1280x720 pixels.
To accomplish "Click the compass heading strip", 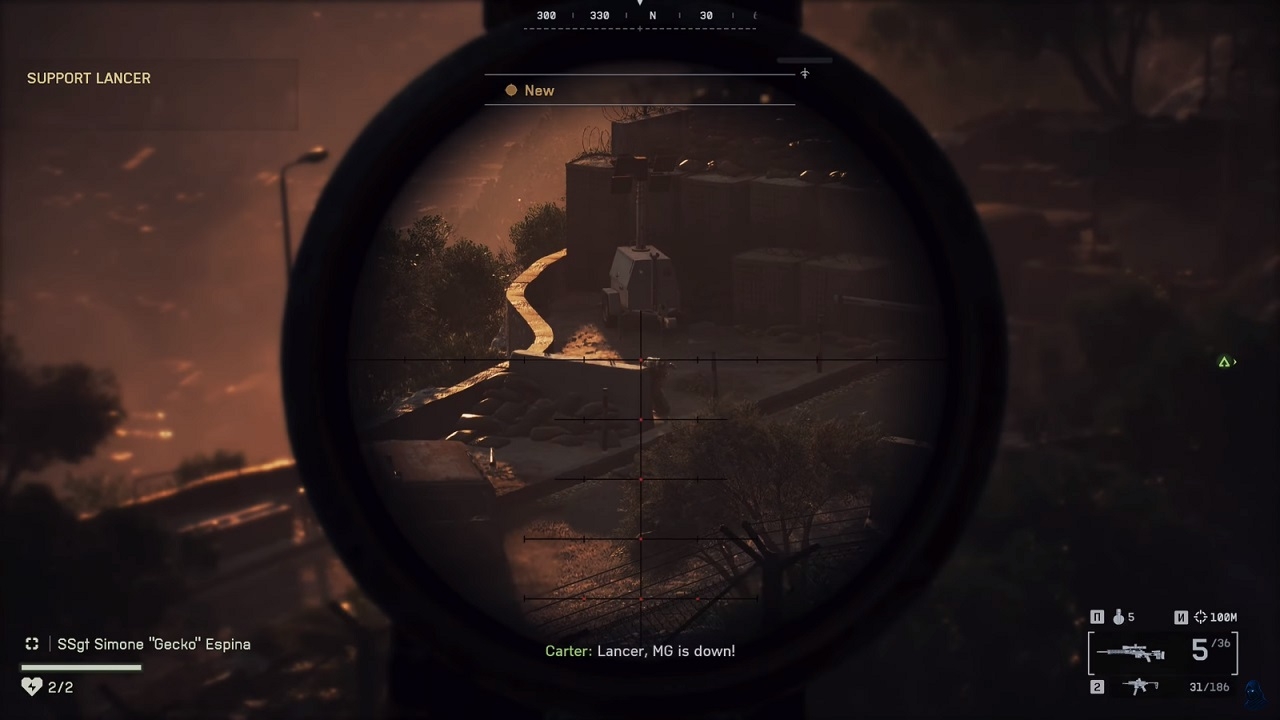I will point(640,16).
